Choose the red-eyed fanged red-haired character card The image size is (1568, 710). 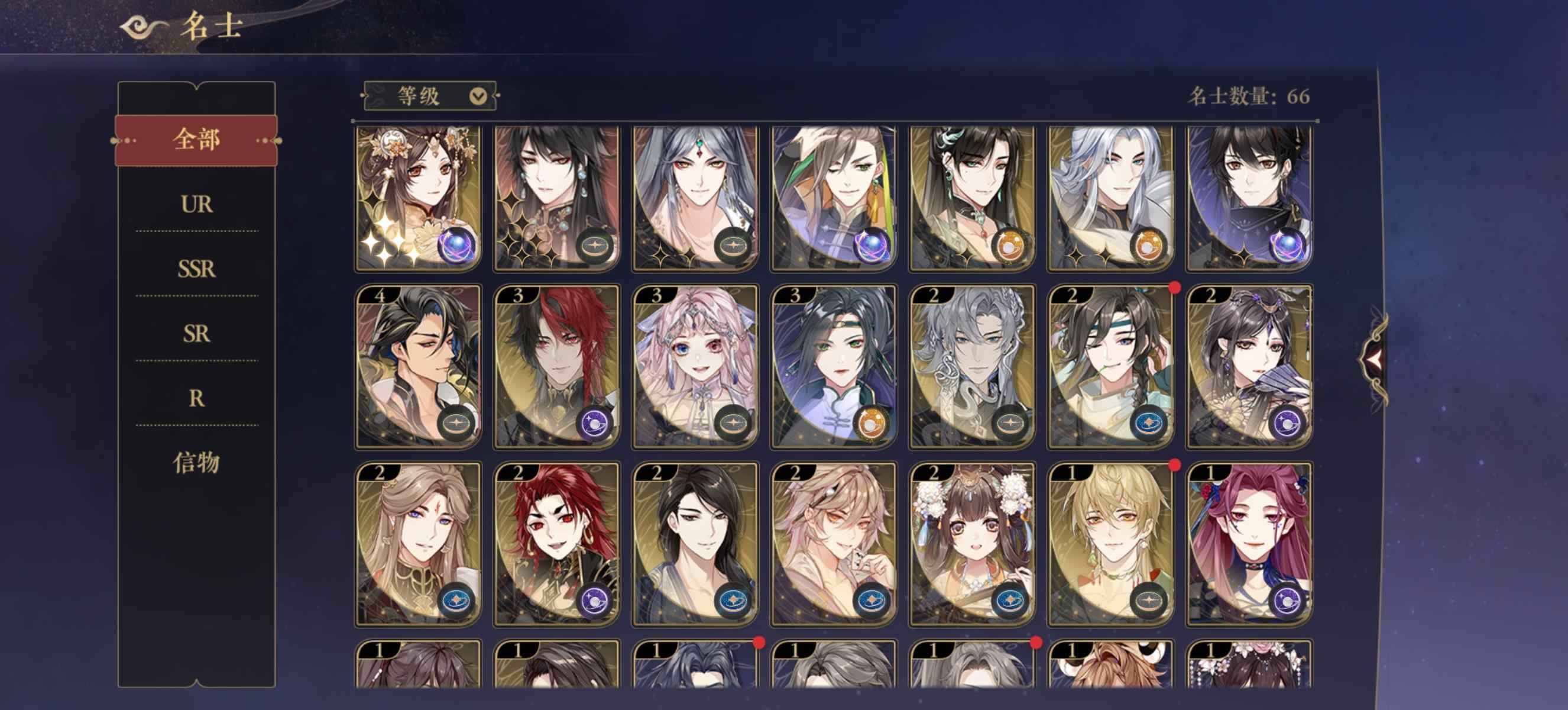click(556, 544)
